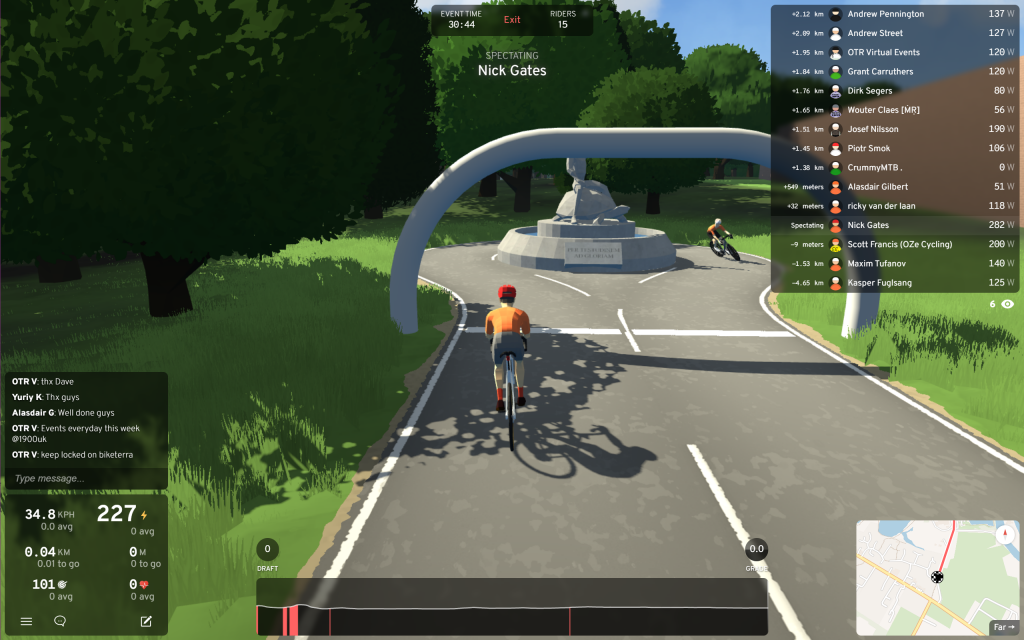
Task: Select Grant Carruthers in the rider list
Action: (x=880, y=72)
